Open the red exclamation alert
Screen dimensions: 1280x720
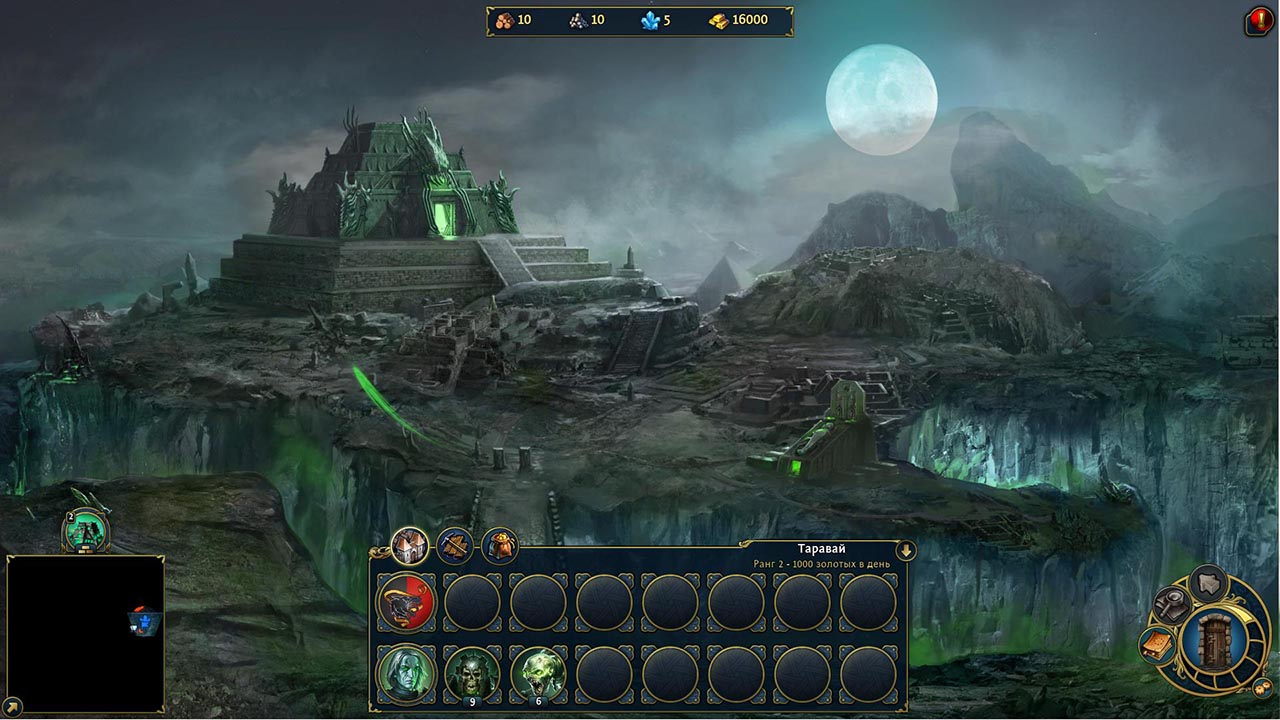[1258, 20]
